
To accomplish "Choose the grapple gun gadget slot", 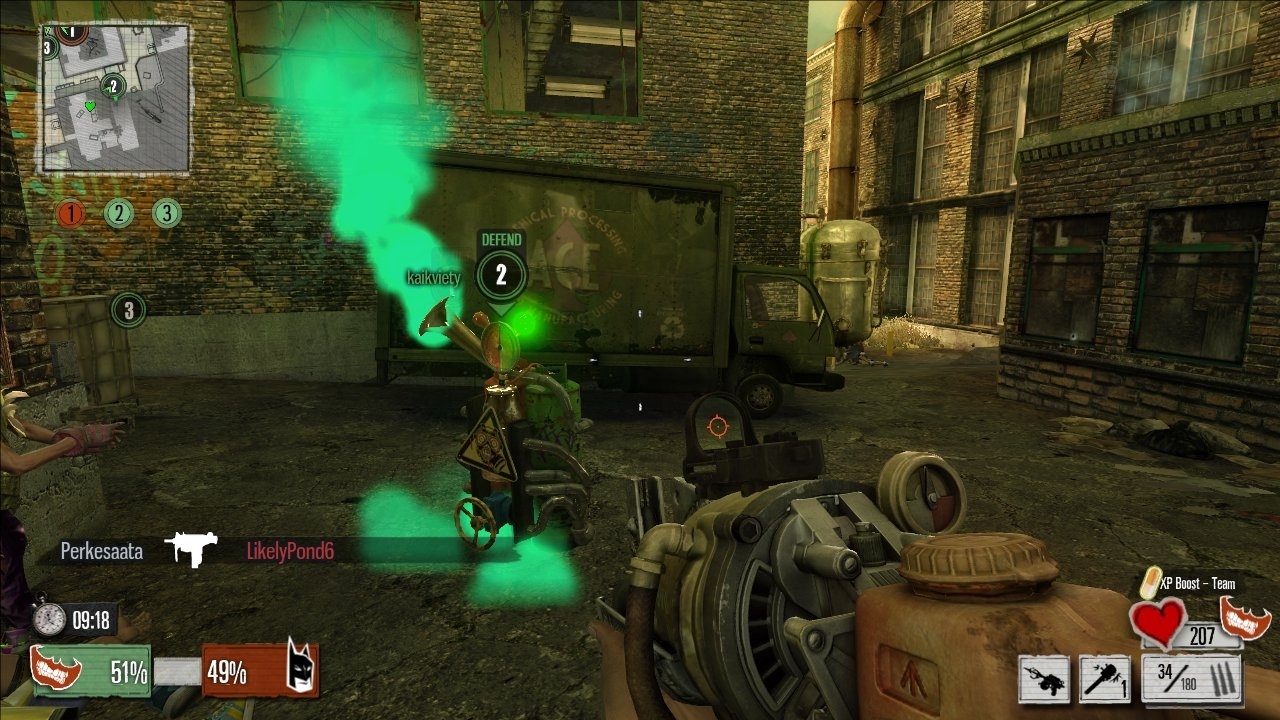I will tap(1045, 679).
